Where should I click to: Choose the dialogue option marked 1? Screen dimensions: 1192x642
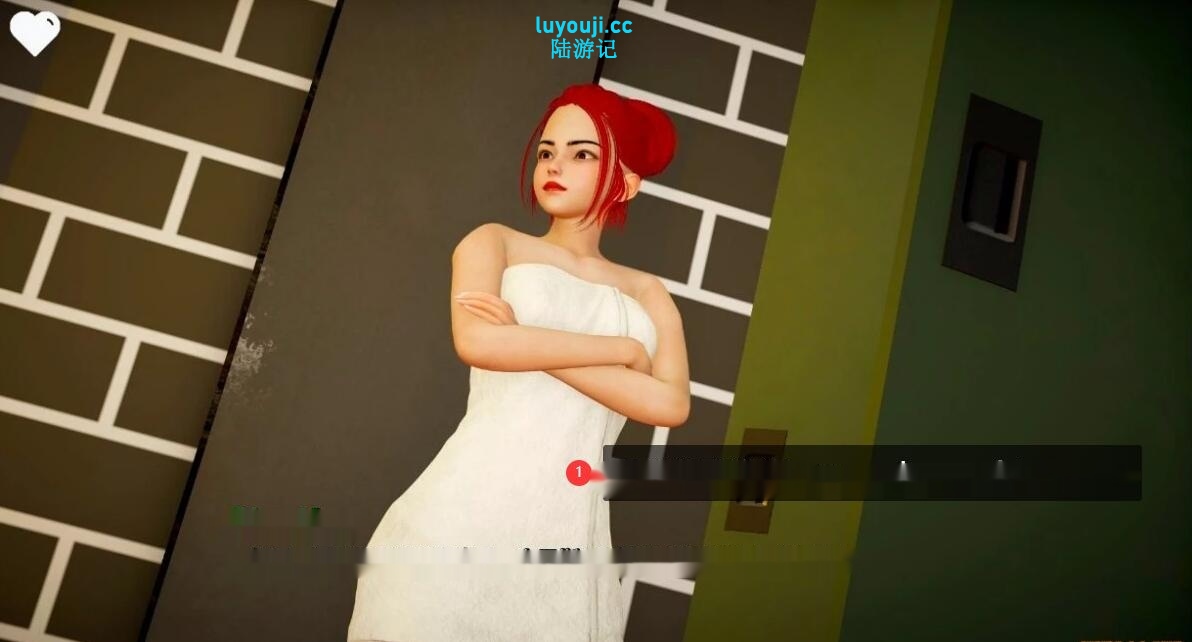(x=871, y=473)
